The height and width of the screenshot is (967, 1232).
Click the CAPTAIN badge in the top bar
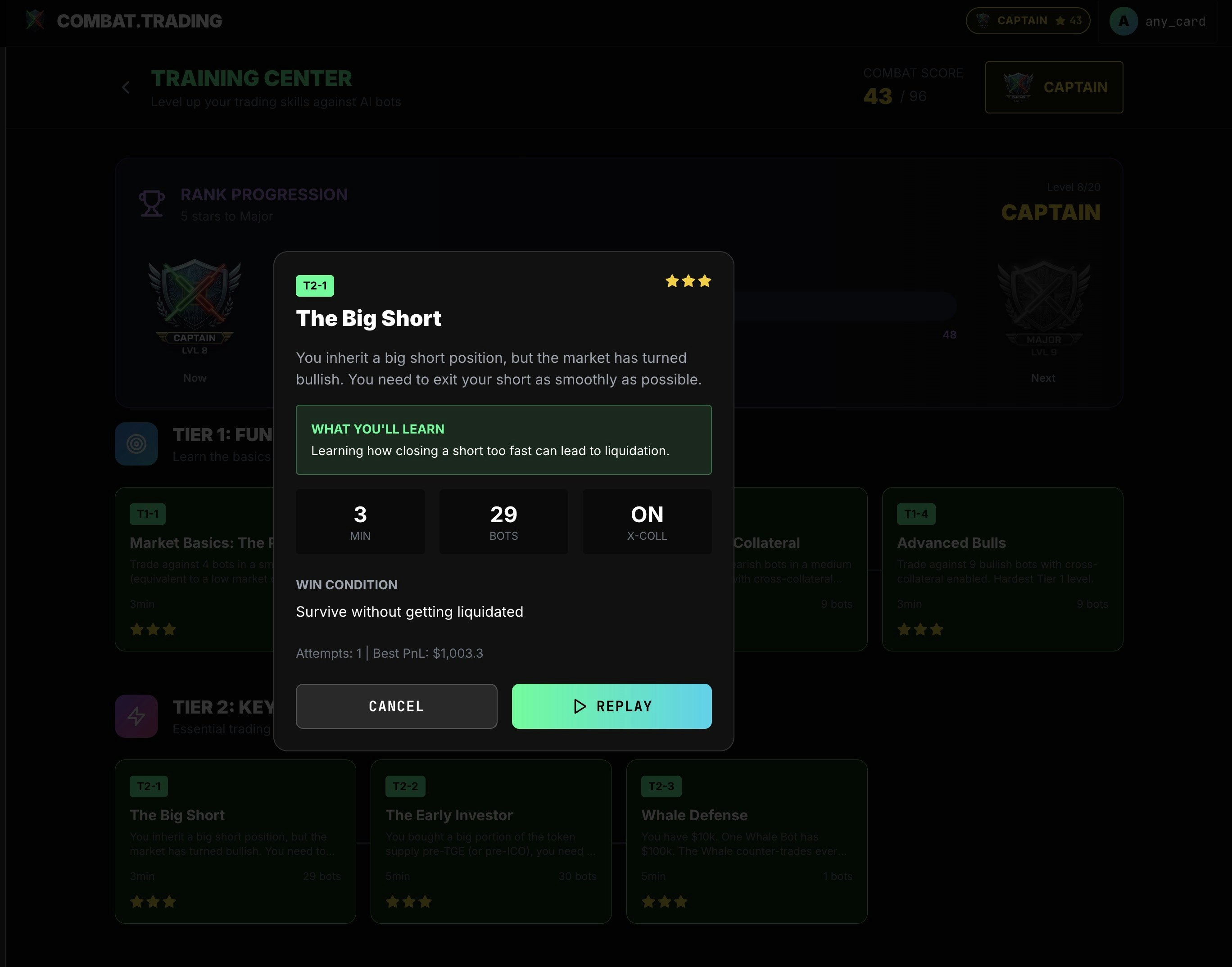coord(1028,21)
